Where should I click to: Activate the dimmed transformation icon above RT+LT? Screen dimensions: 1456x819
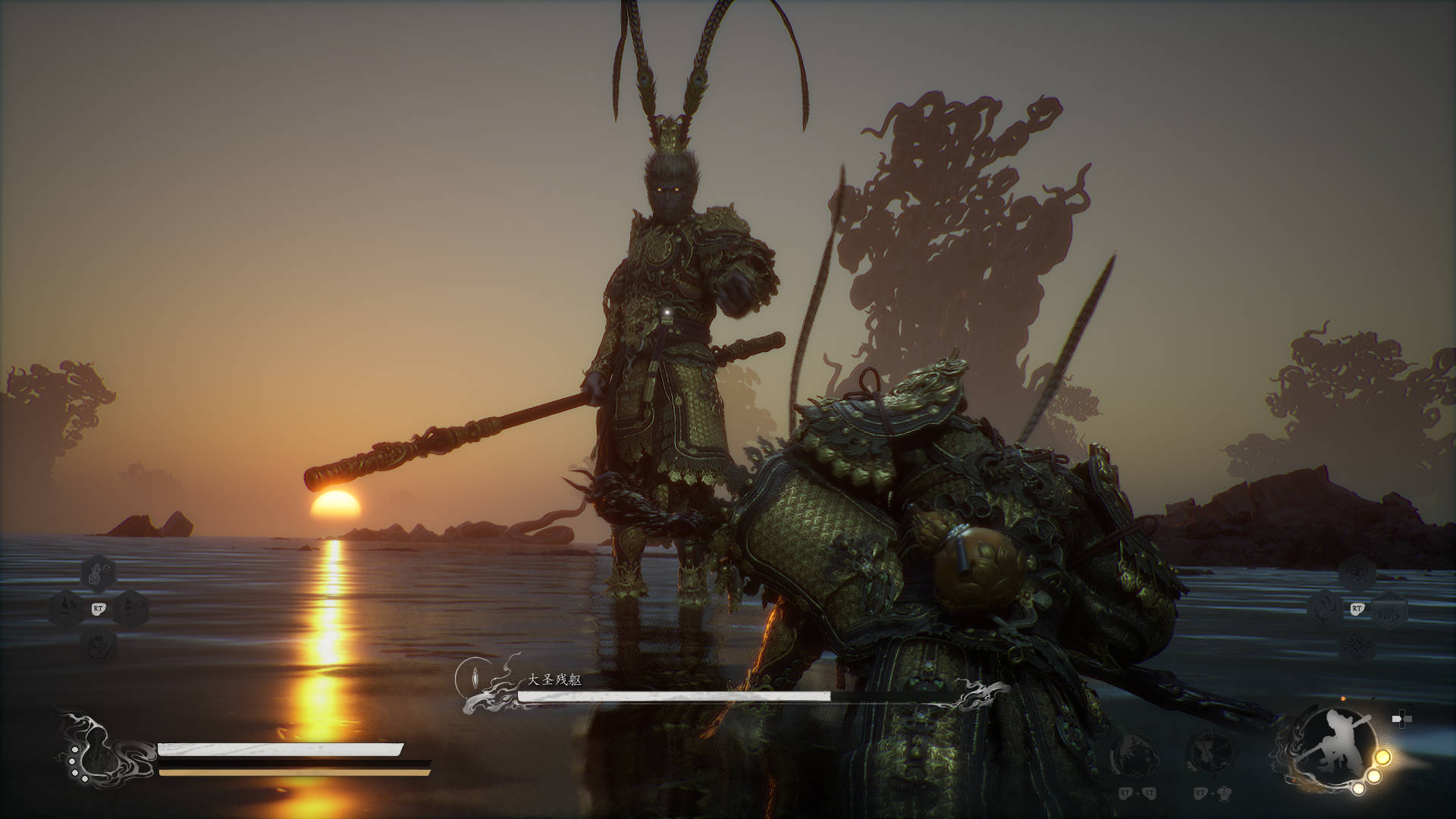1134,755
